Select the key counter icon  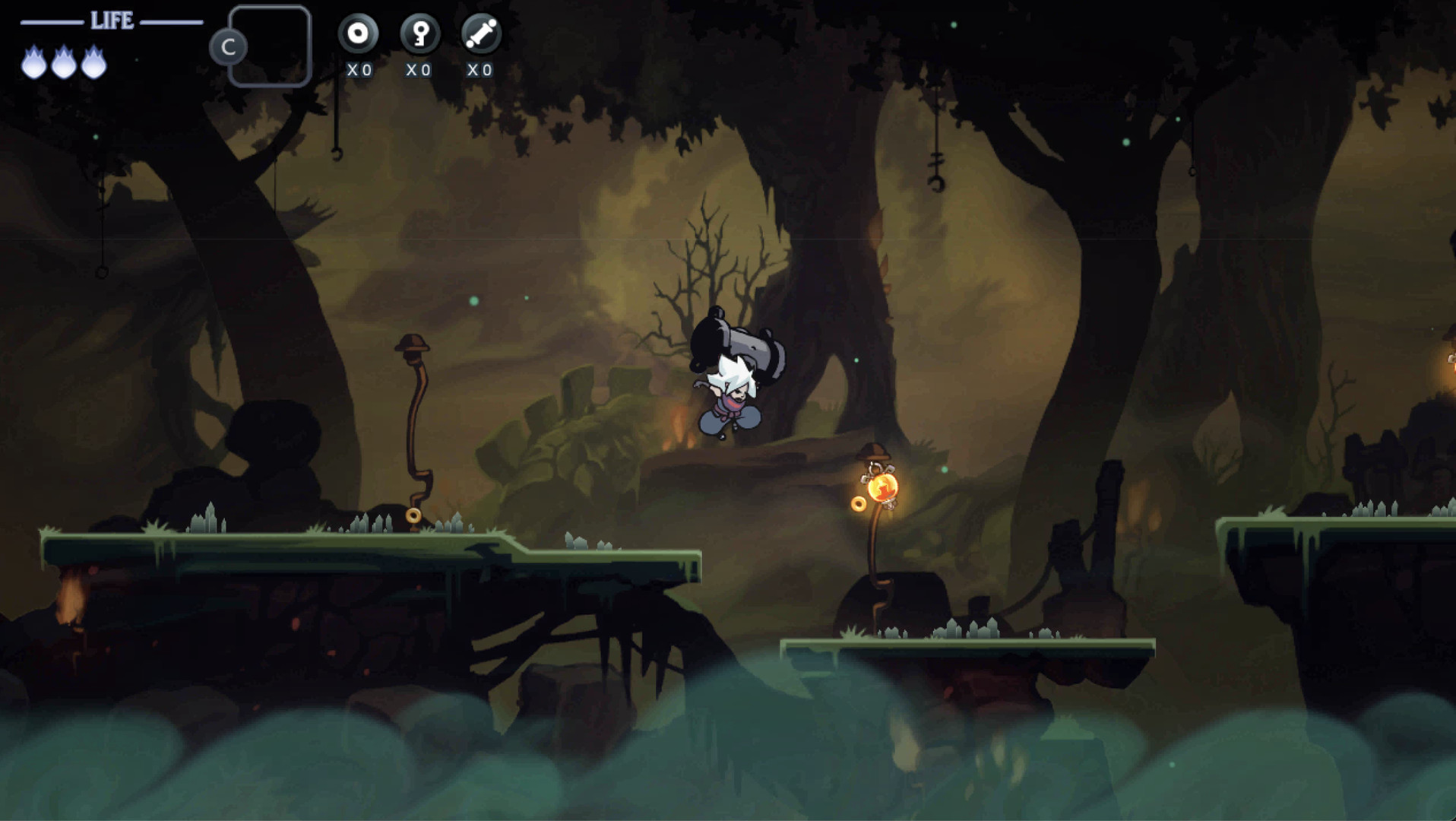419,34
